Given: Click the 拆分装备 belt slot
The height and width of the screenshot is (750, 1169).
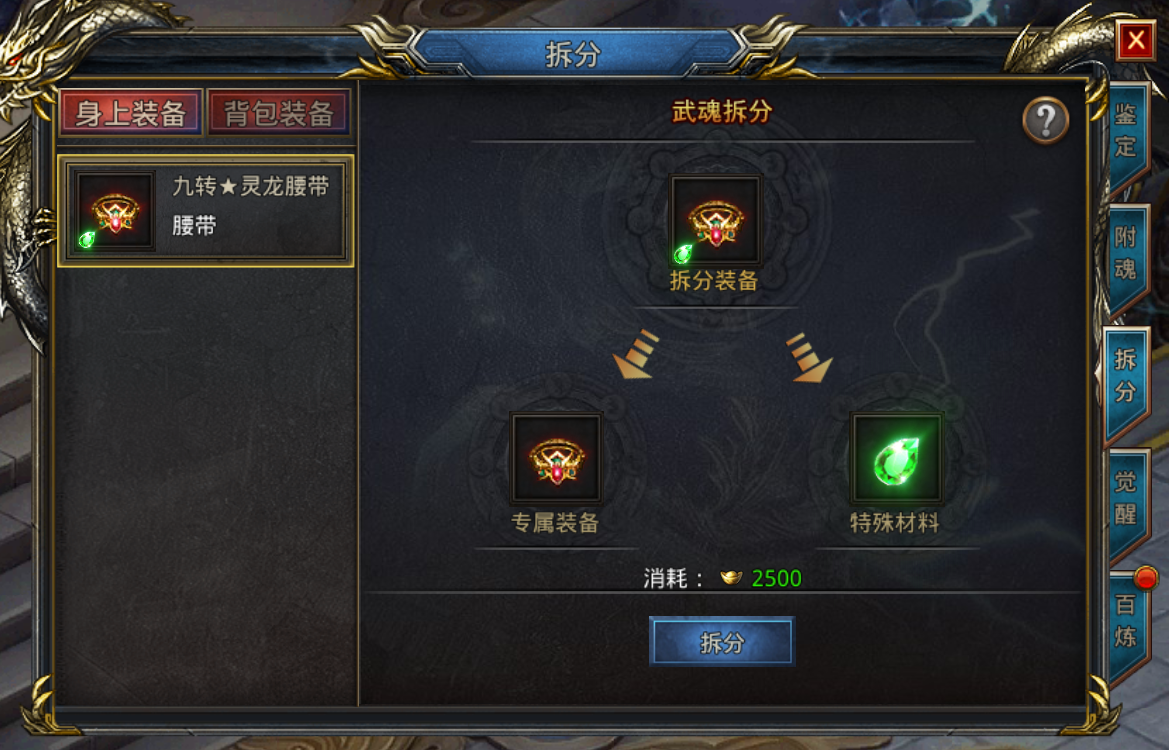Looking at the screenshot, I should tap(715, 221).
